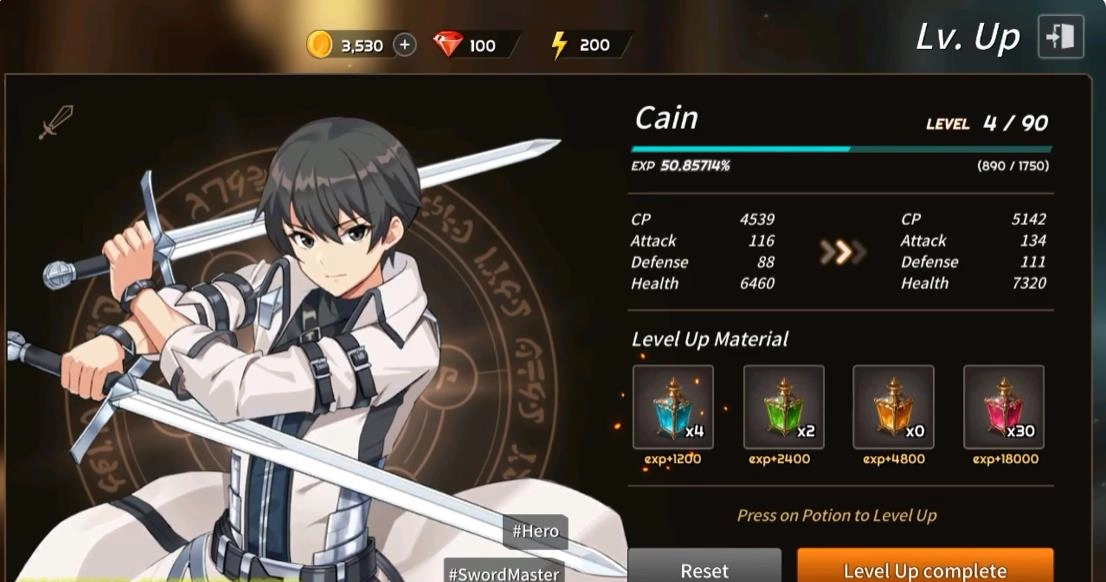
Task: Click the sword class icon
Action: pyautogui.click(x=54, y=124)
